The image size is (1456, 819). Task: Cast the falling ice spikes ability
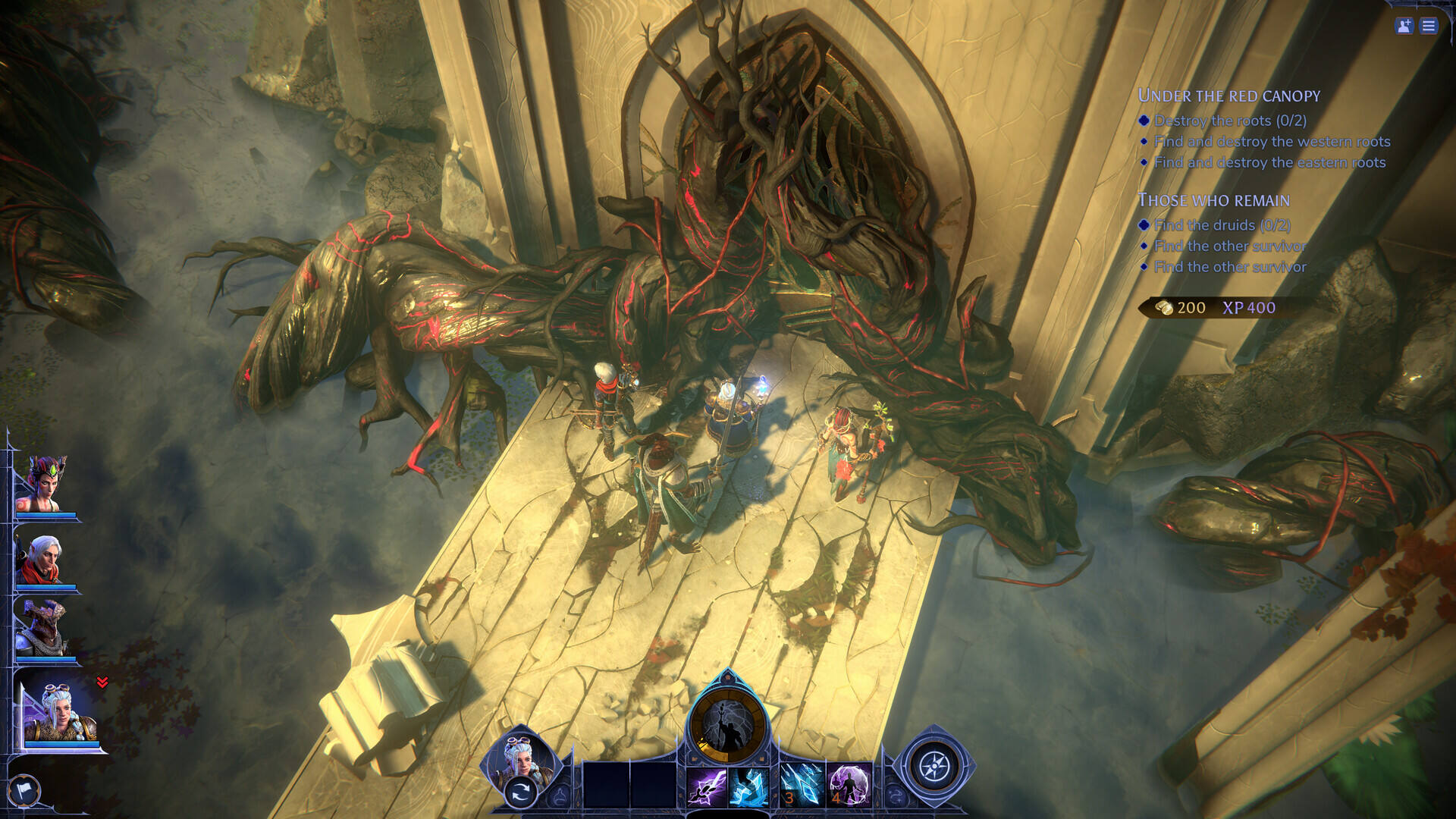pyautogui.click(x=801, y=785)
